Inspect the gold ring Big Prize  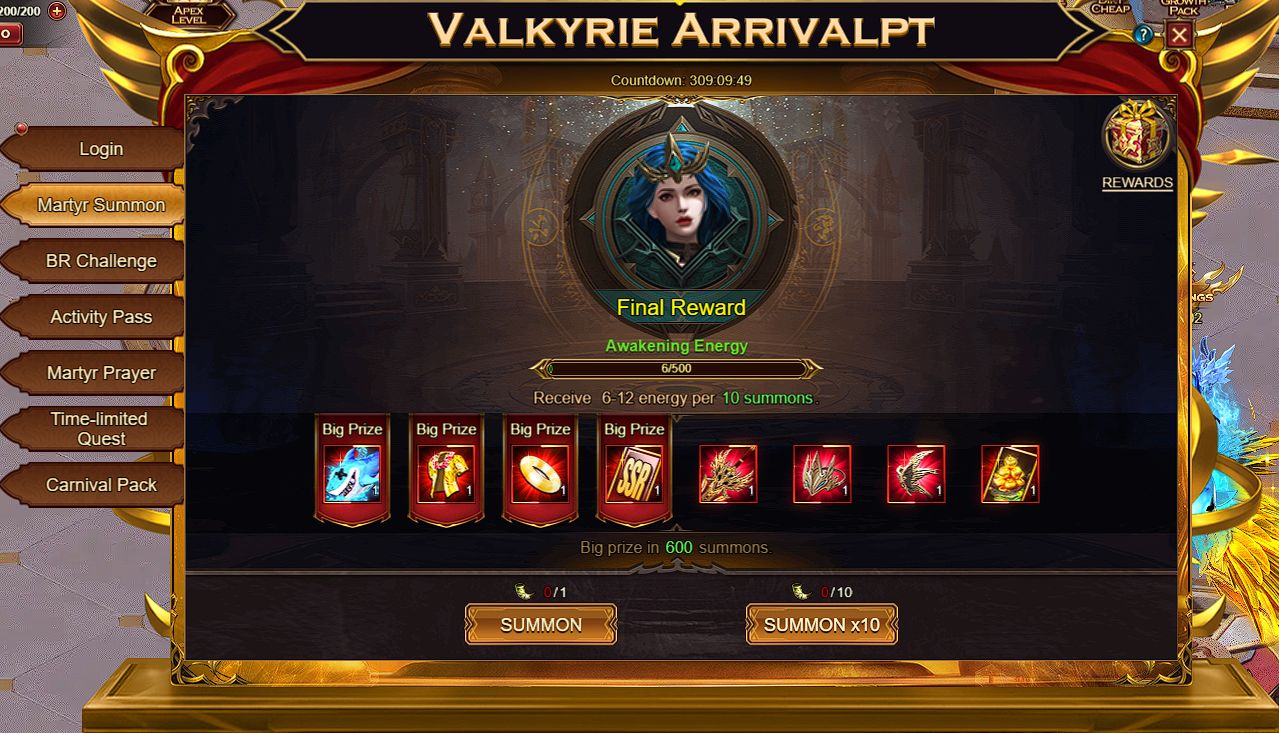click(x=540, y=474)
